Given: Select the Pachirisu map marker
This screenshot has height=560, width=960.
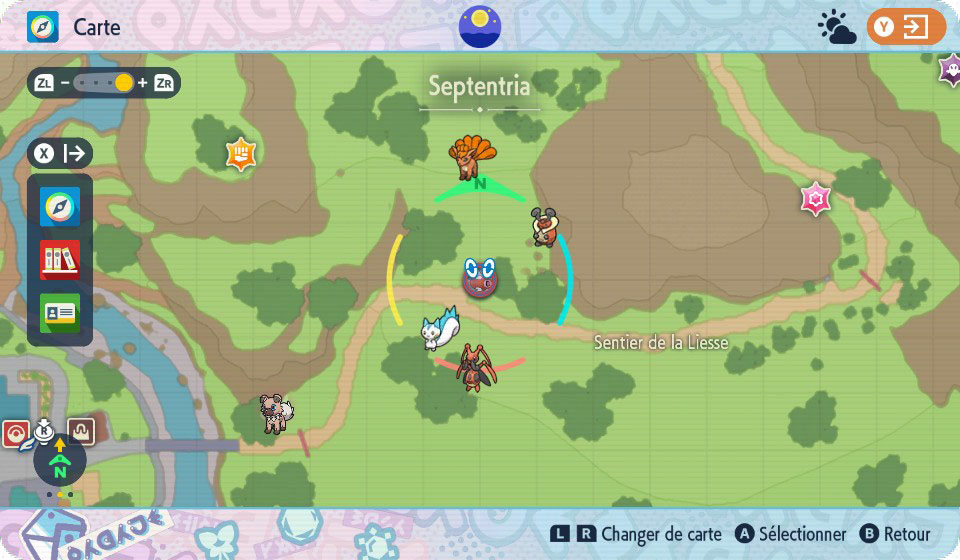Looking at the screenshot, I should click(439, 330).
